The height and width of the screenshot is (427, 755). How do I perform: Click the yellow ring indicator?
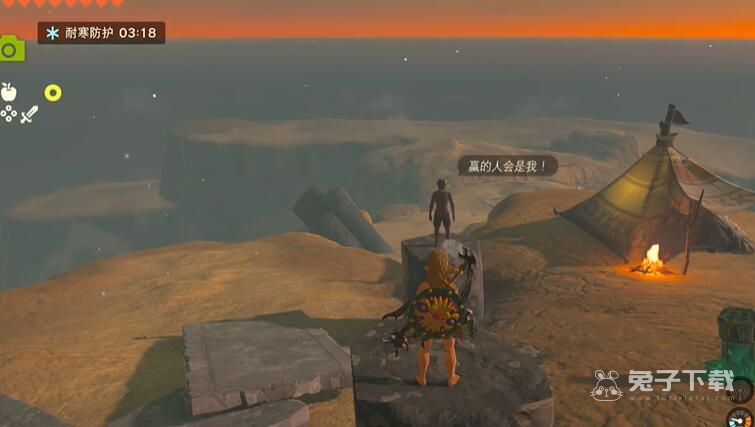point(53,93)
